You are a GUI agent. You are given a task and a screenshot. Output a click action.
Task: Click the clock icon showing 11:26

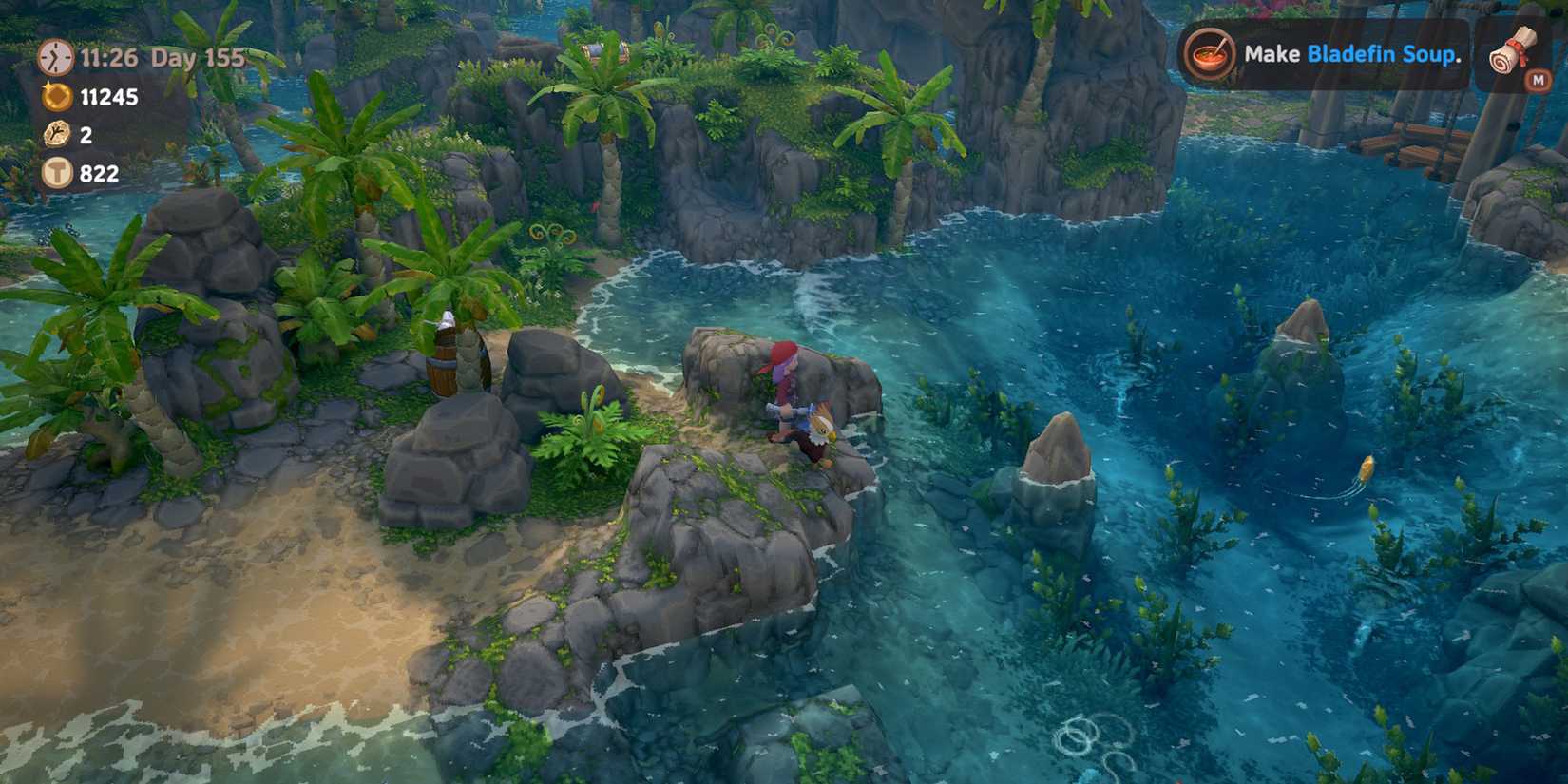(54, 59)
